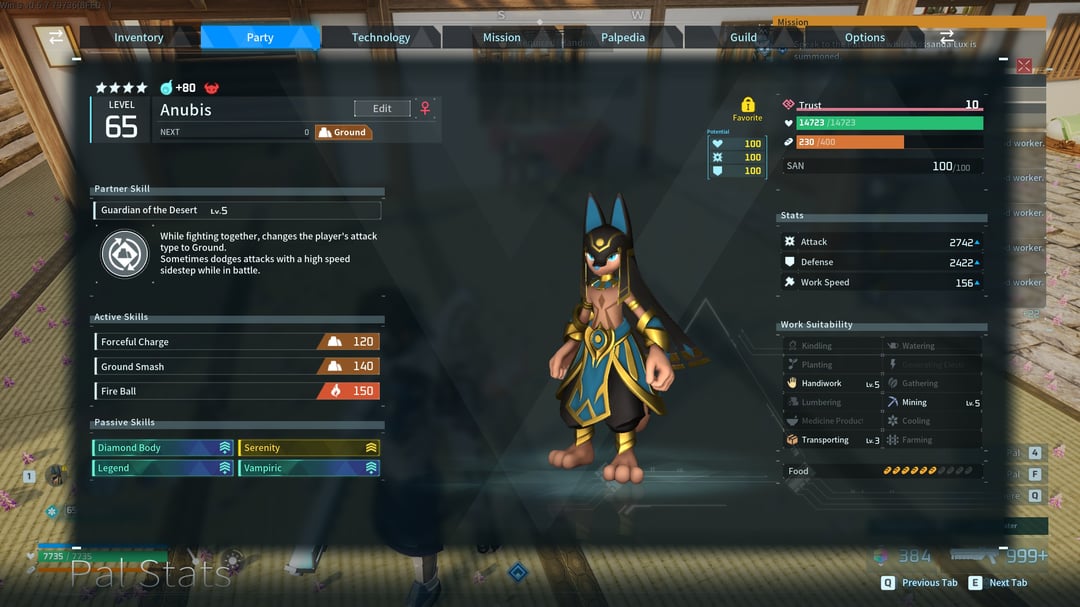
Task: Edit Anubis's name
Action: click(x=382, y=108)
